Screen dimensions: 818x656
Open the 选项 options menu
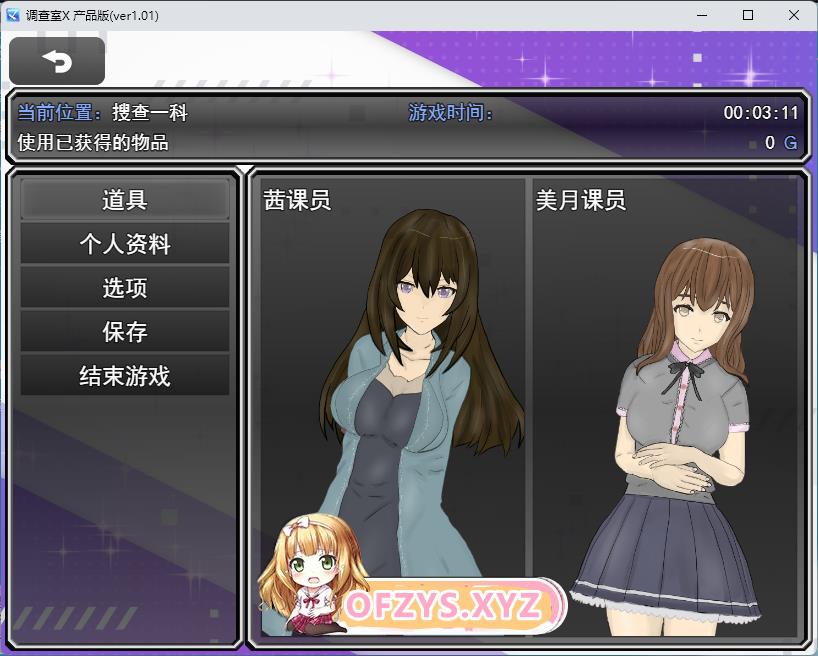[x=125, y=288]
